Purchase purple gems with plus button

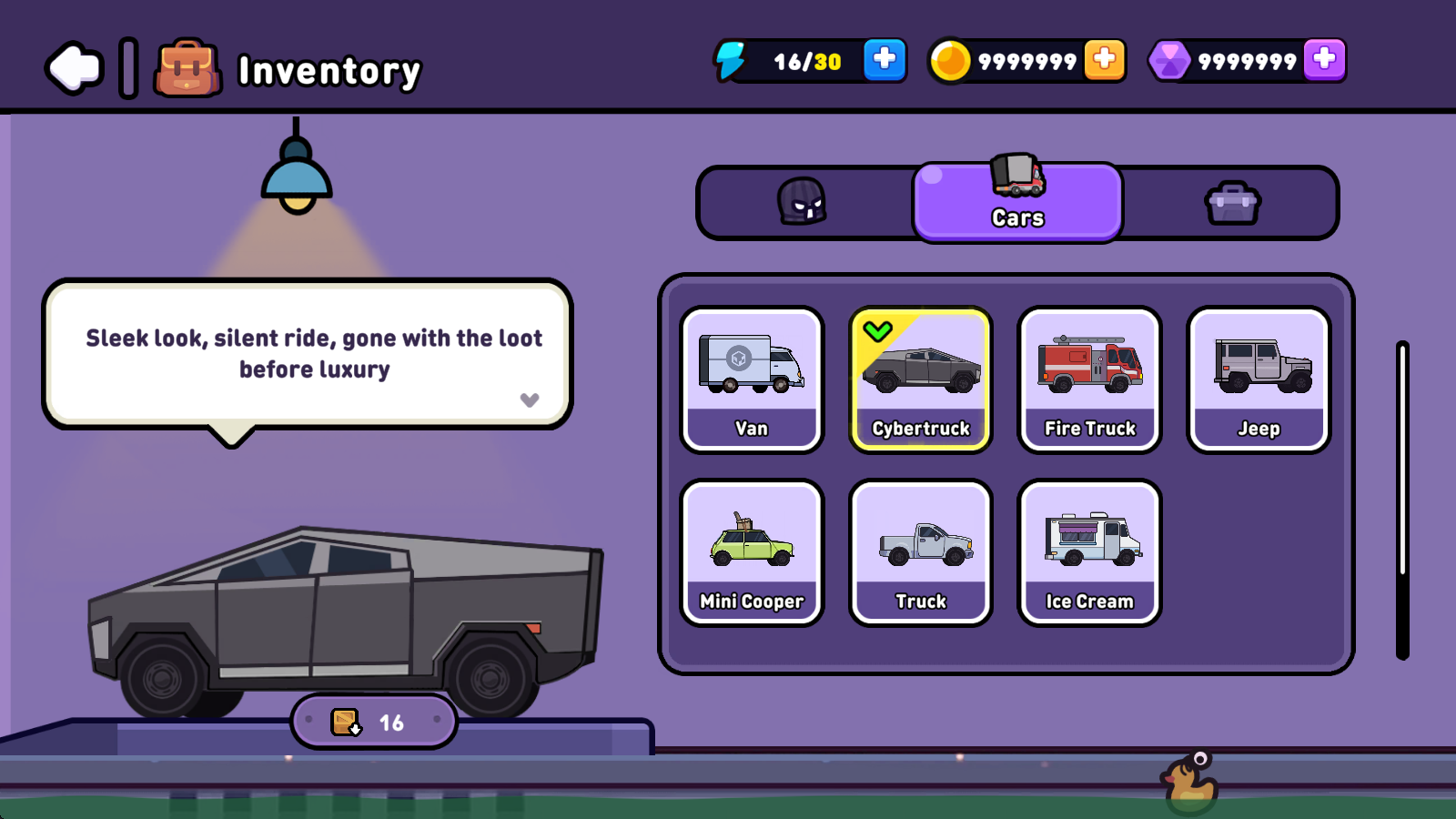[x=1324, y=60]
